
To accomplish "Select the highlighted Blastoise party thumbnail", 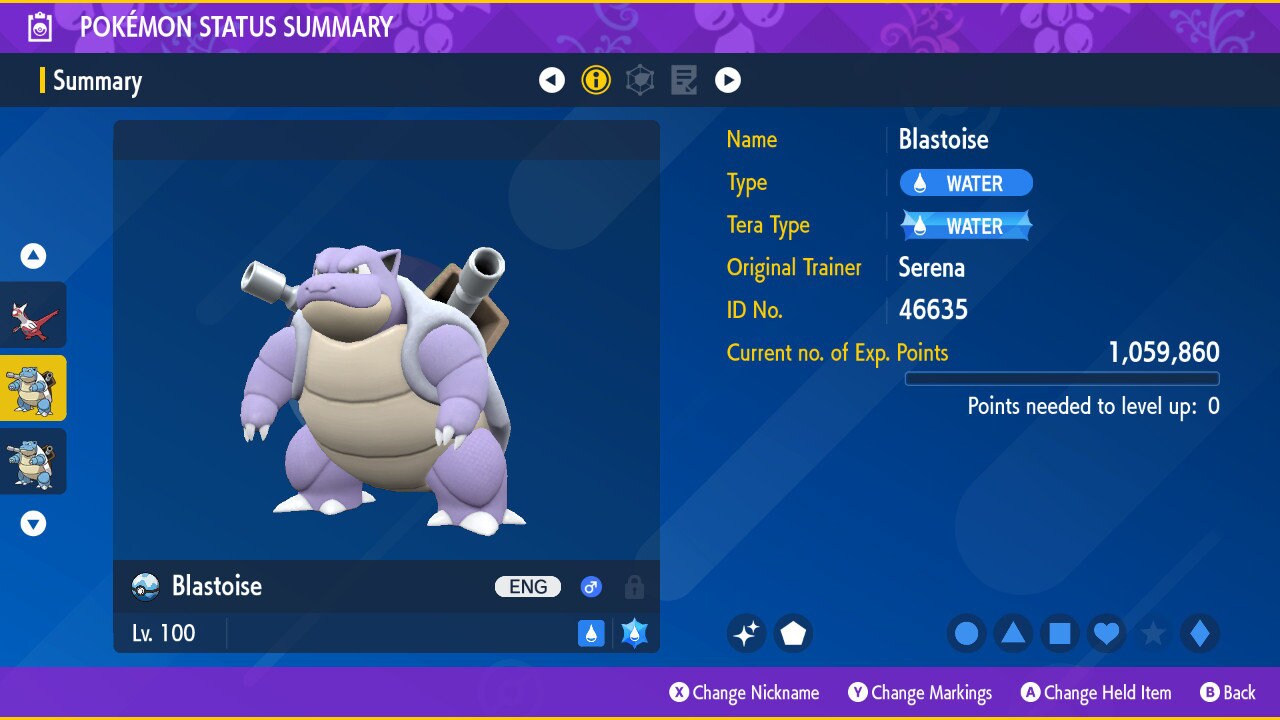I will (x=33, y=388).
